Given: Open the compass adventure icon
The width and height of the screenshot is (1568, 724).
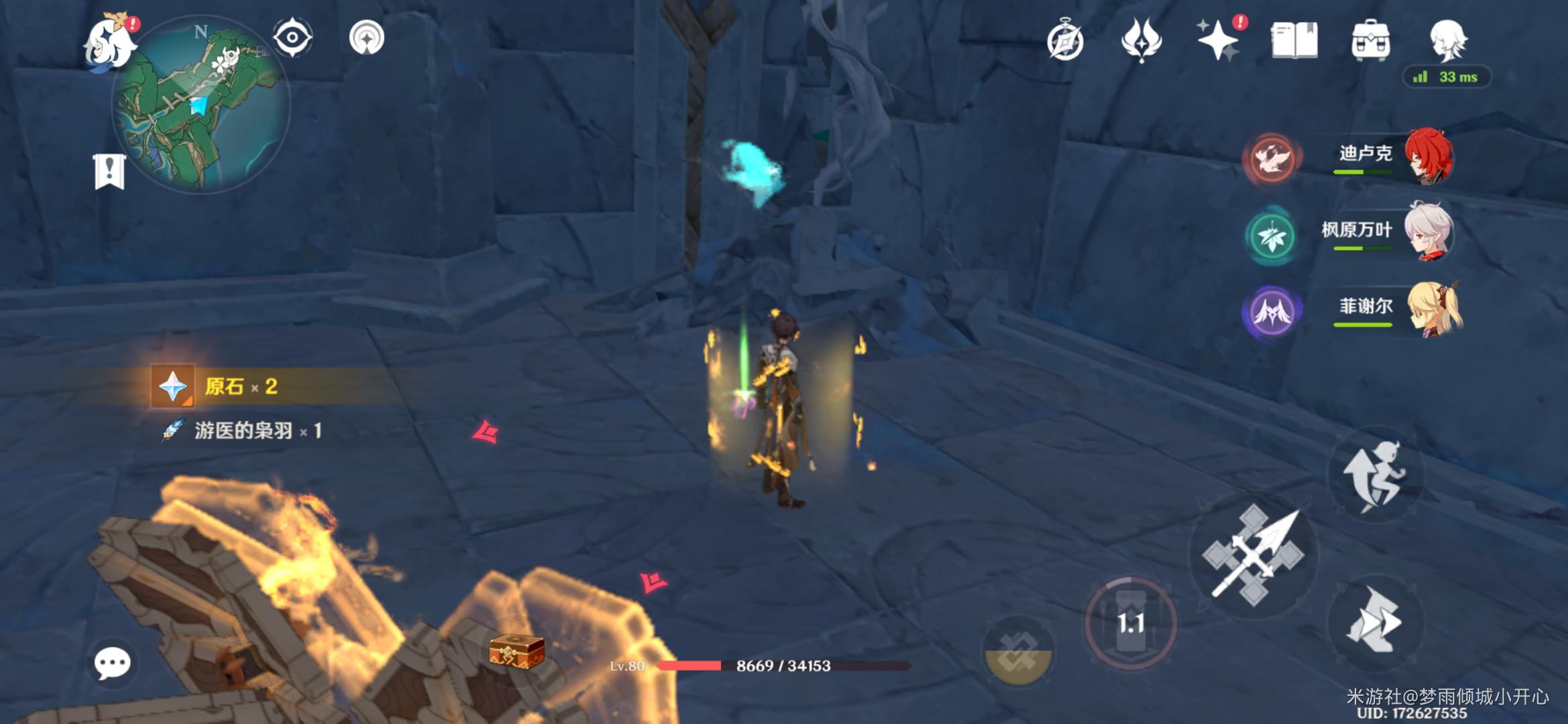Looking at the screenshot, I should [x=1065, y=42].
